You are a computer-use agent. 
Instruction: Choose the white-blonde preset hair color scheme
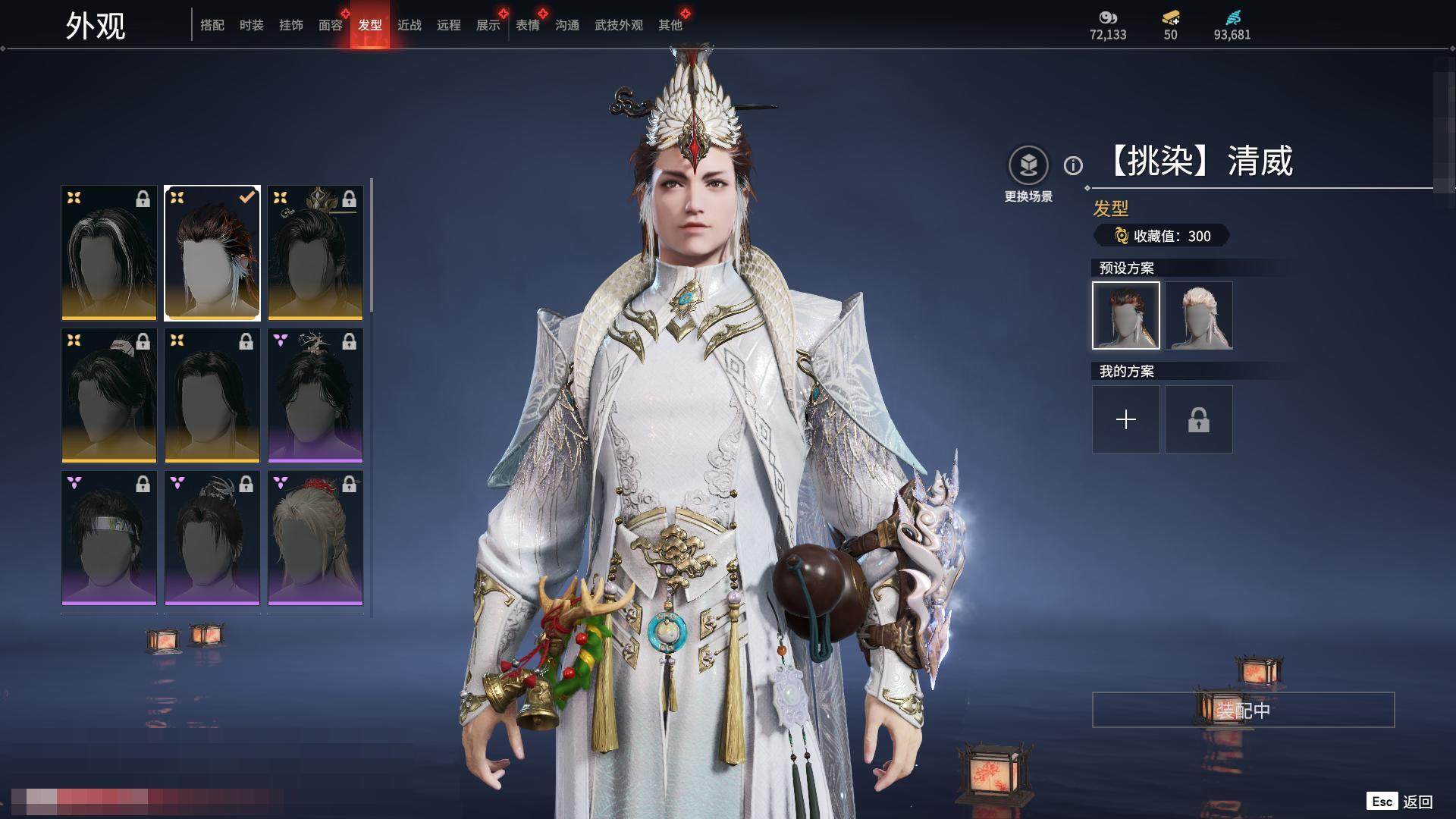(x=1199, y=315)
